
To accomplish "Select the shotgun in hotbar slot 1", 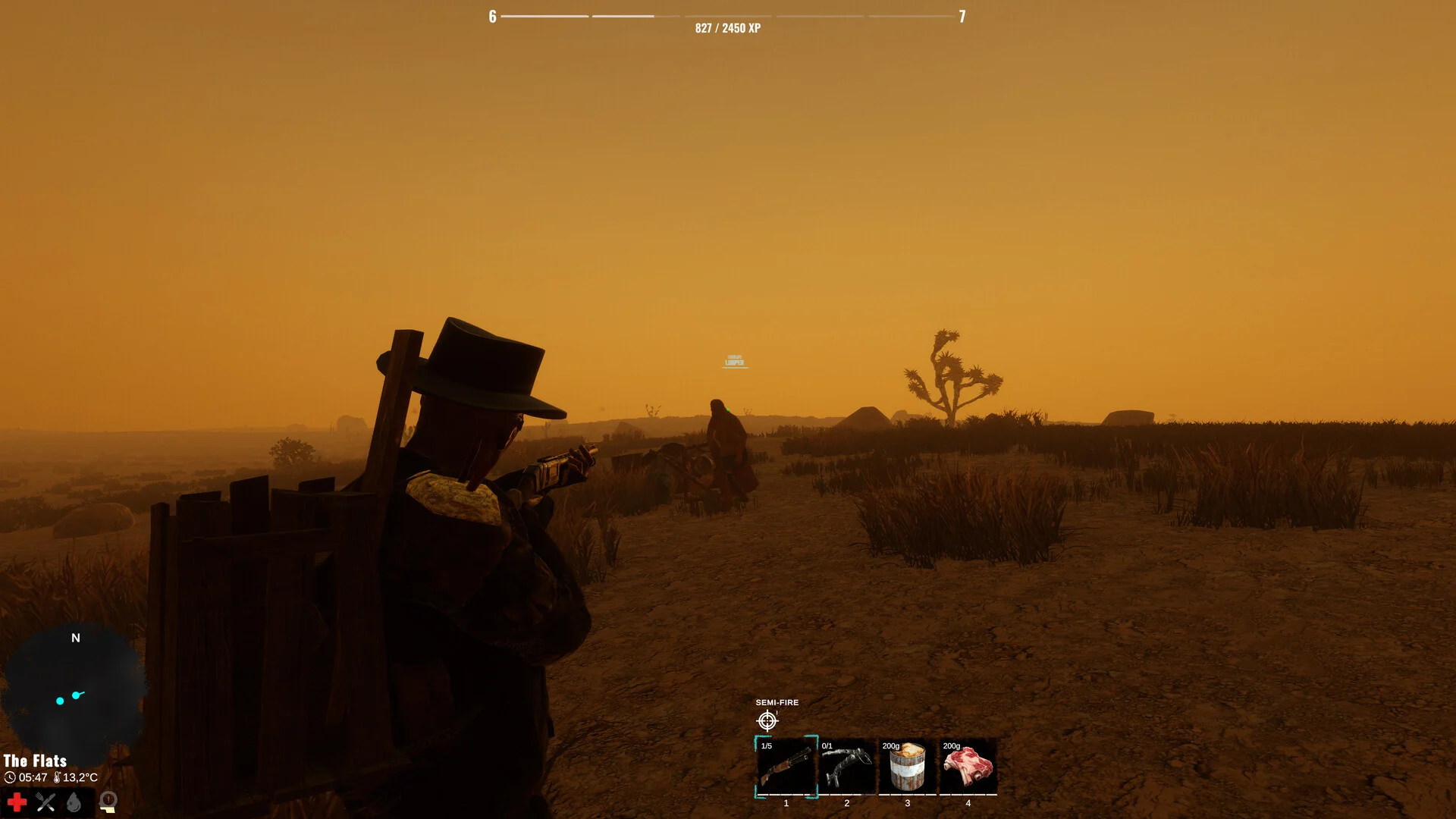I will tap(786, 767).
